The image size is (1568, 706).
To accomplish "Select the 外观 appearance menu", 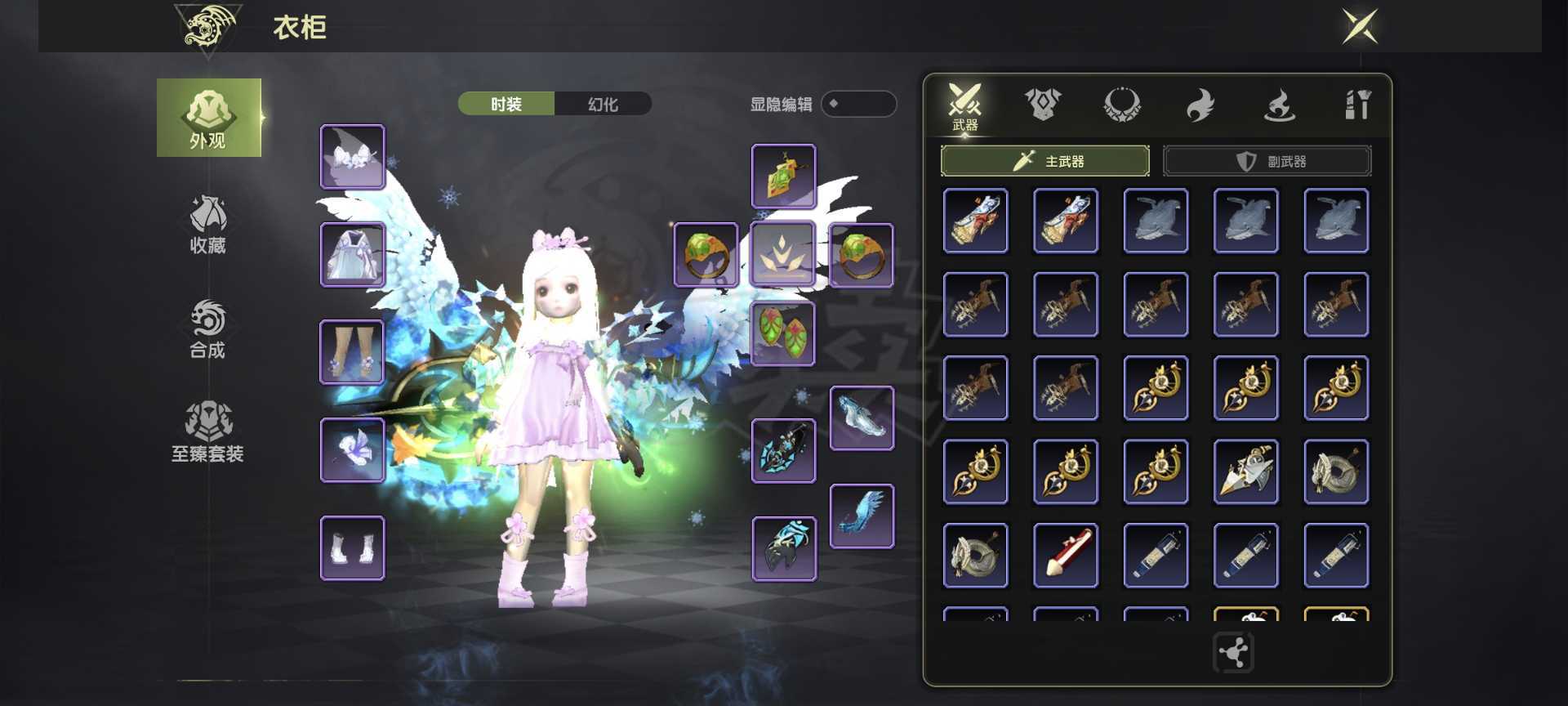I will tap(208, 118).
